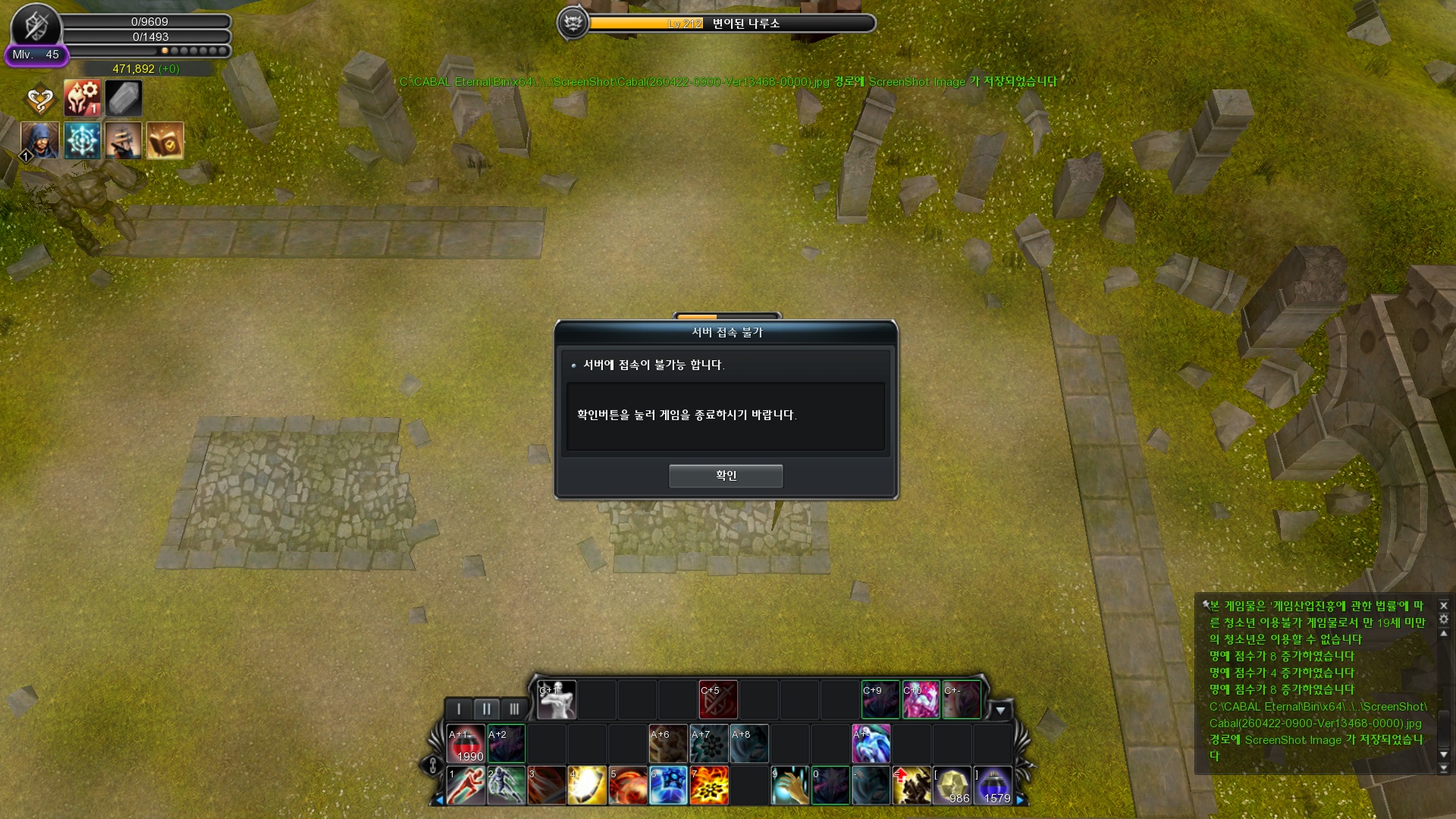Jump chat log to the latest message

1444,769
